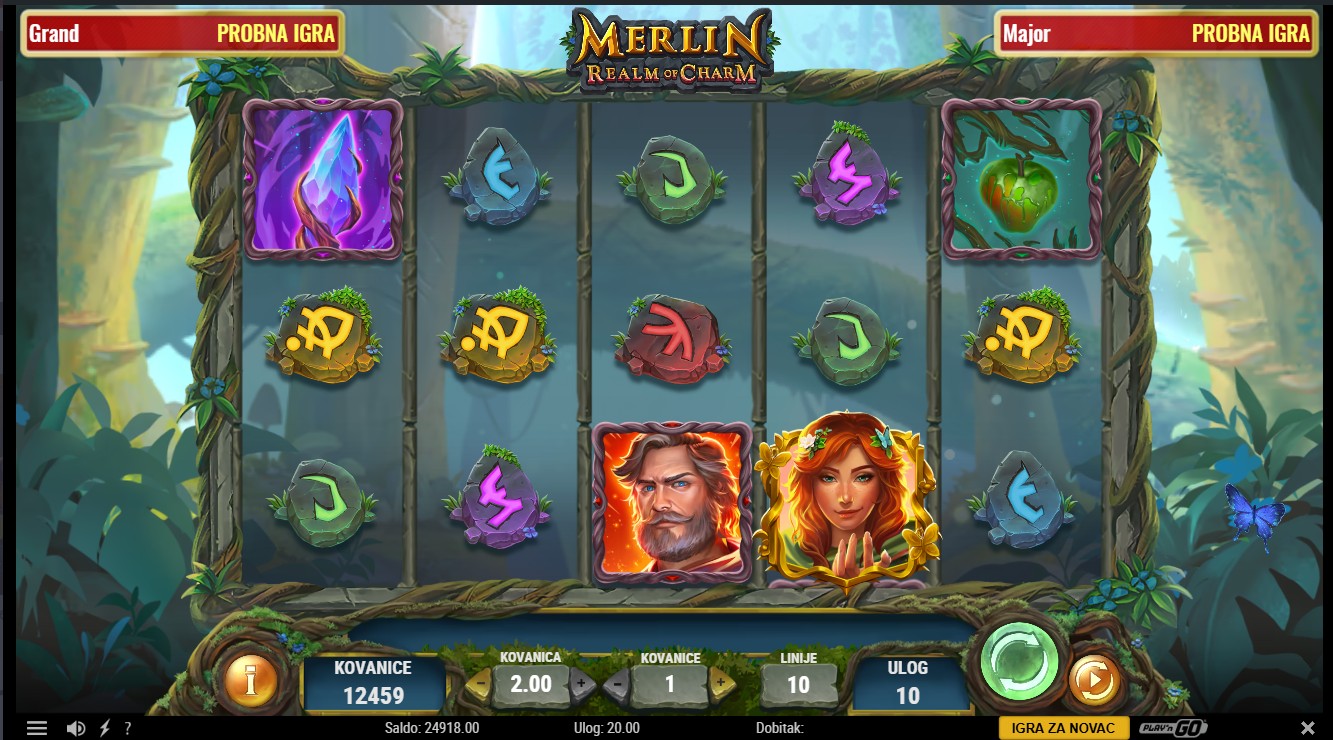
Task: Toggle the game sound
Action: click(75, 728)
